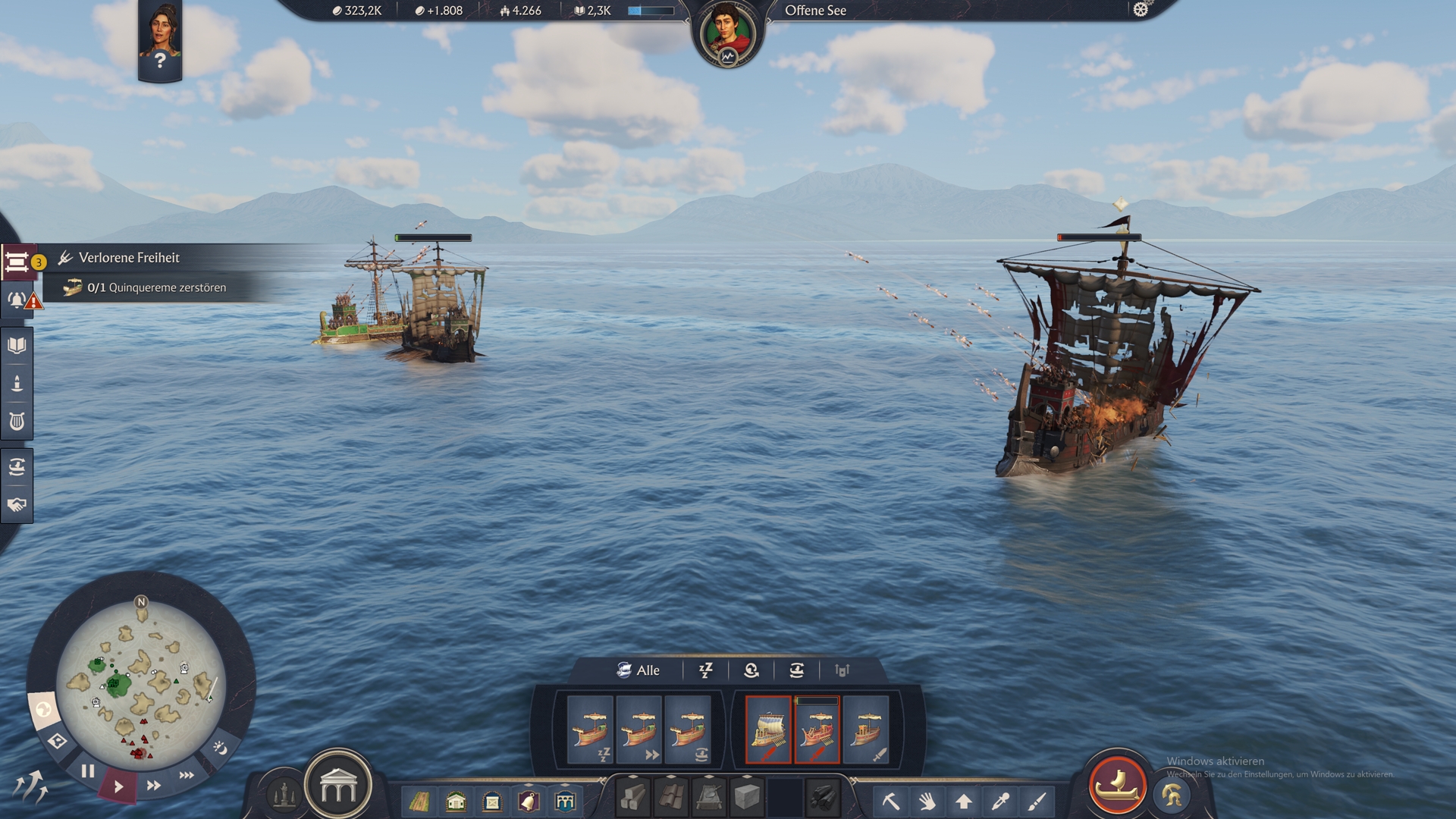1456x819 pixels.
Task: Show the notifications bell with warning
Action: tap(18, 300)
